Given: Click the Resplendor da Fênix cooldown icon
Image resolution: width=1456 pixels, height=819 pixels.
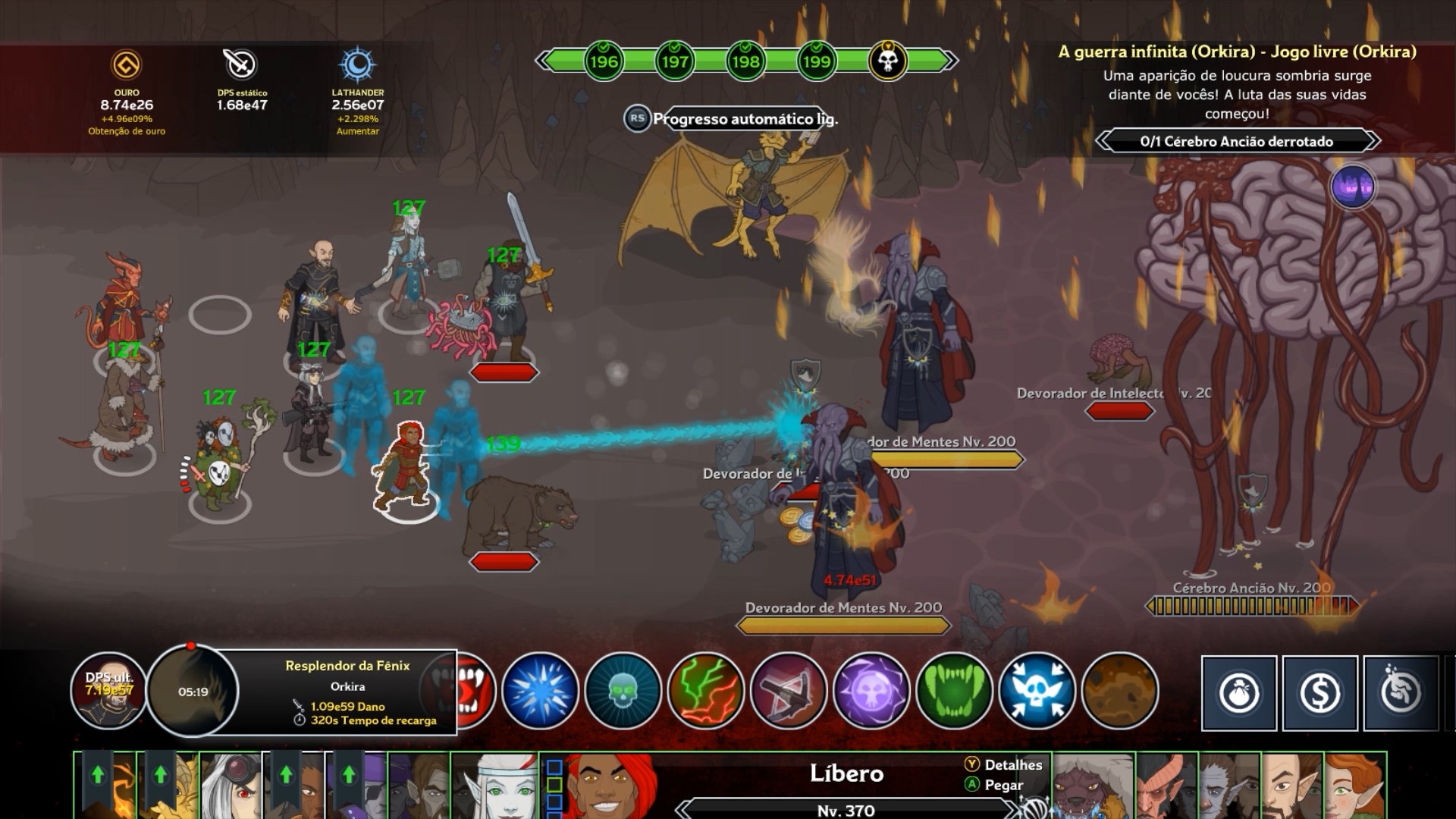Looking at the screenshot, I should 193,691.
